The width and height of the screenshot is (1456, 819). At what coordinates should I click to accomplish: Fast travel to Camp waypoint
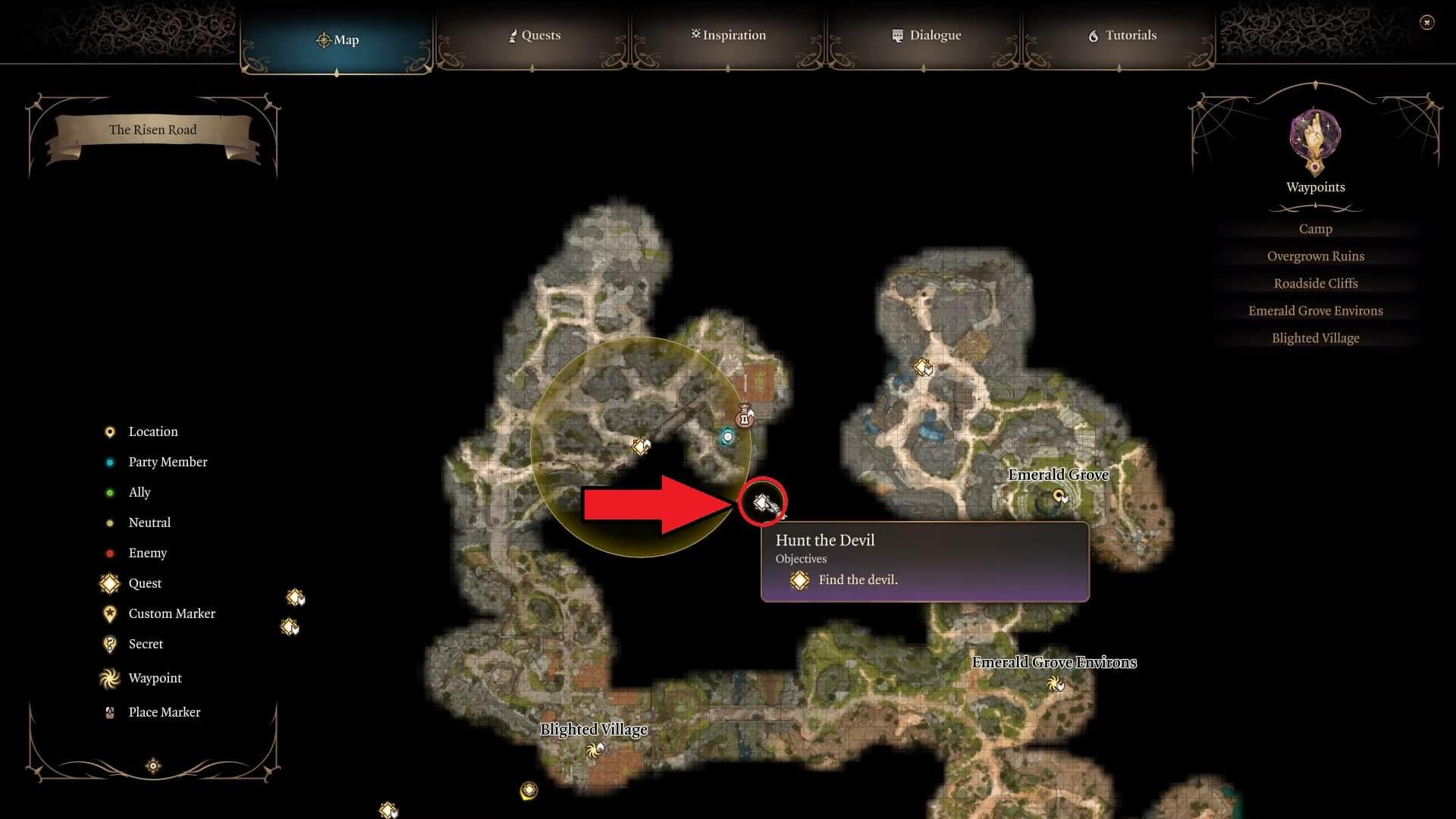click(x=1315, y=229)
